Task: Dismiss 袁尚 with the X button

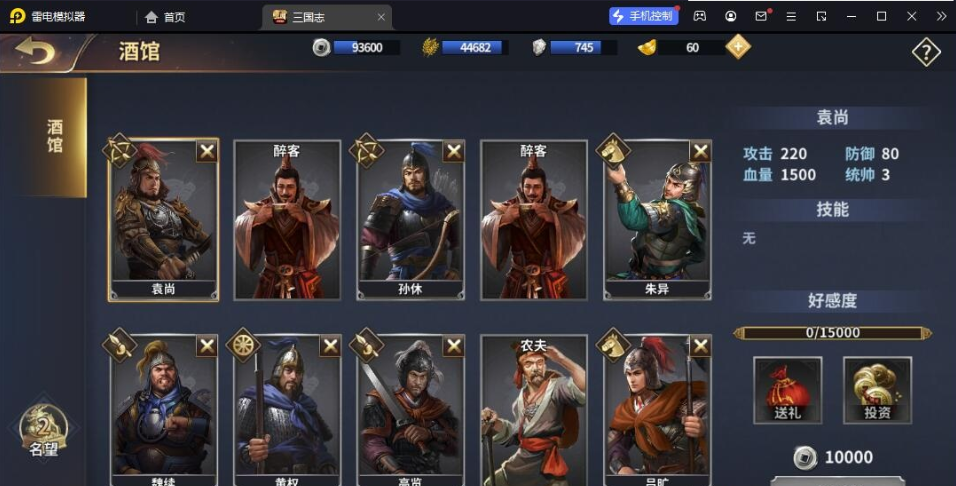Action: [207, 151]
